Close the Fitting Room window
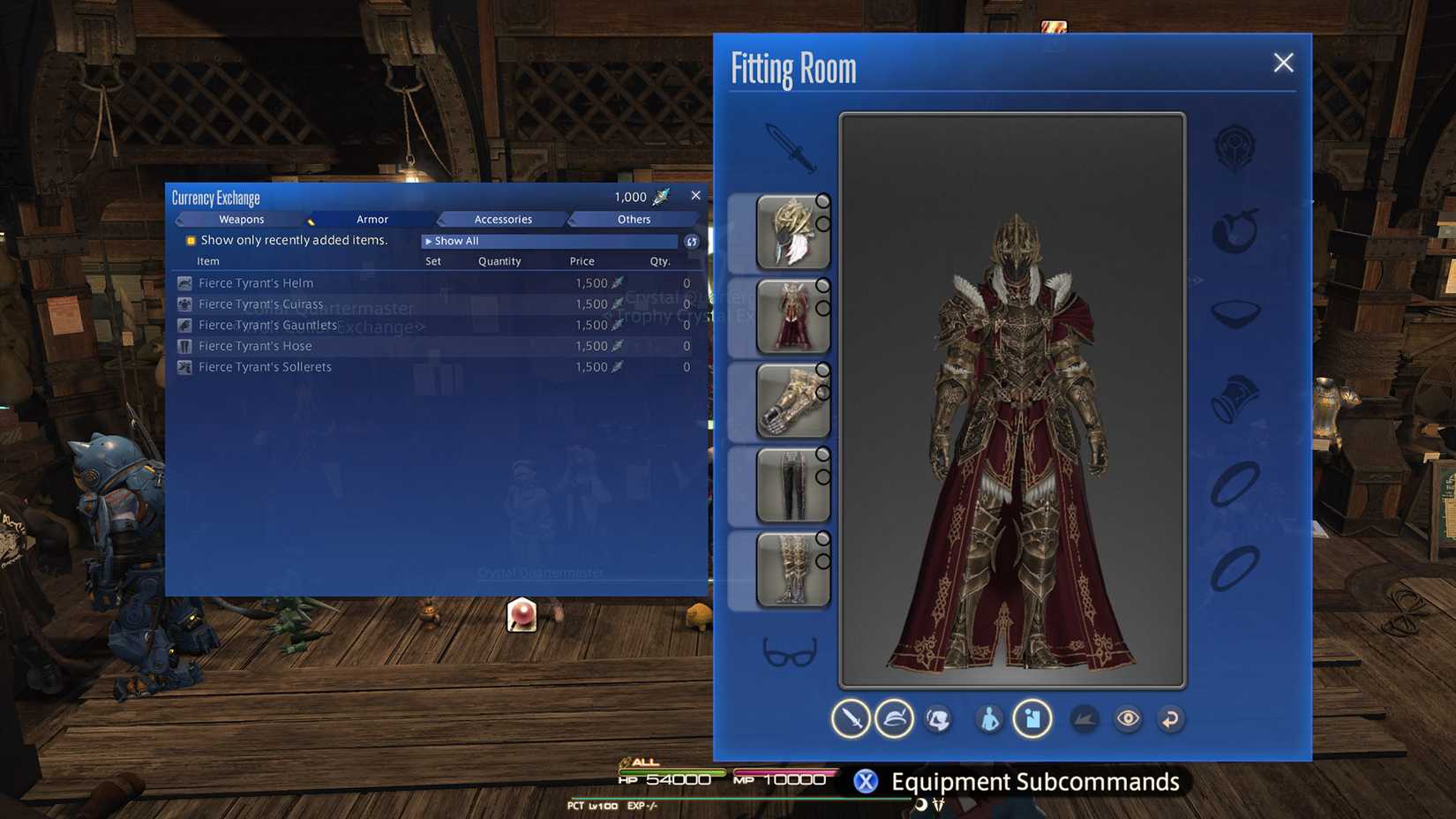This screenshot has height=819, width=1456. tap(1283, 63)
